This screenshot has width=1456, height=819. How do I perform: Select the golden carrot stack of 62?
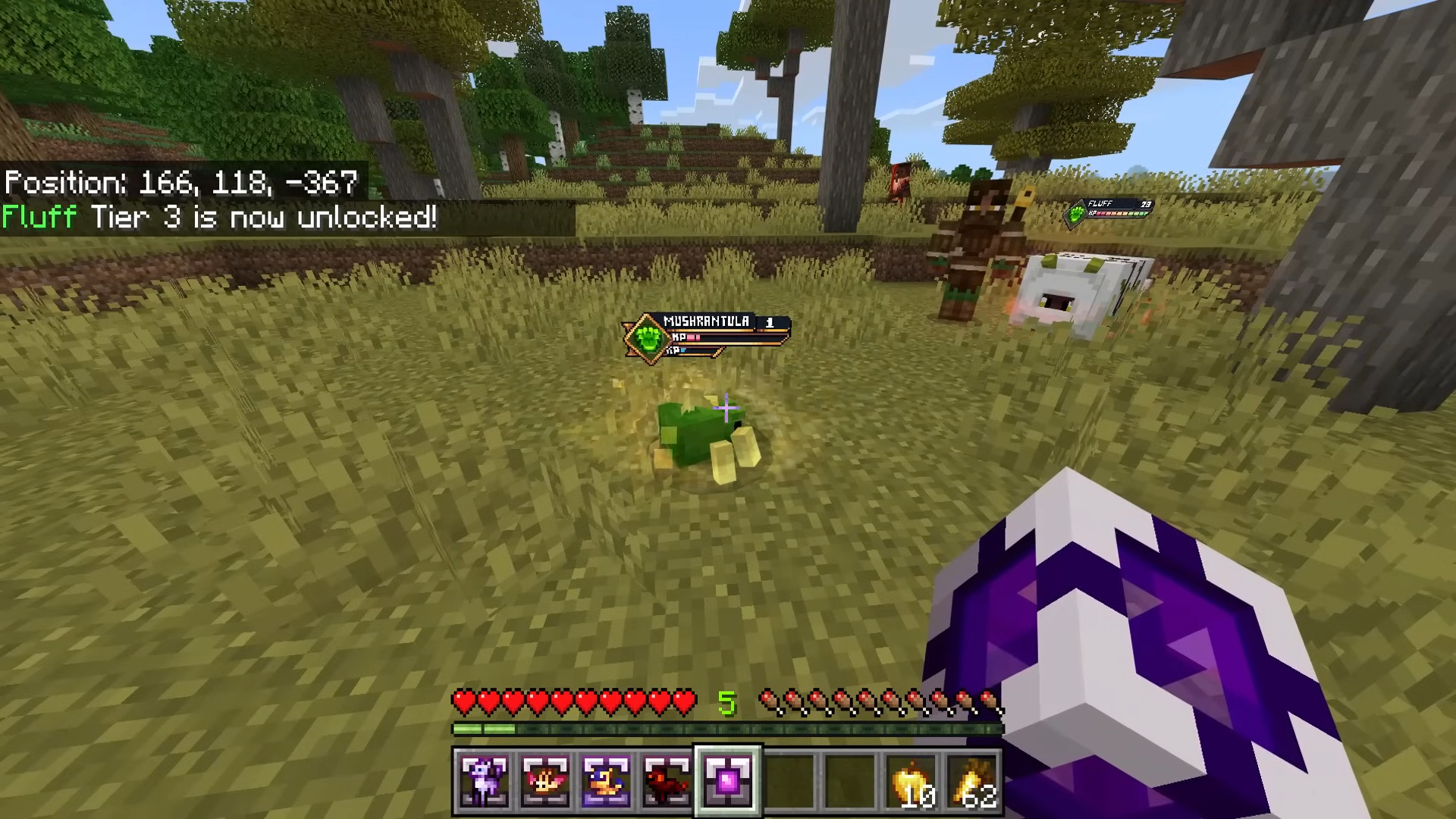click(x=972, y=782)
